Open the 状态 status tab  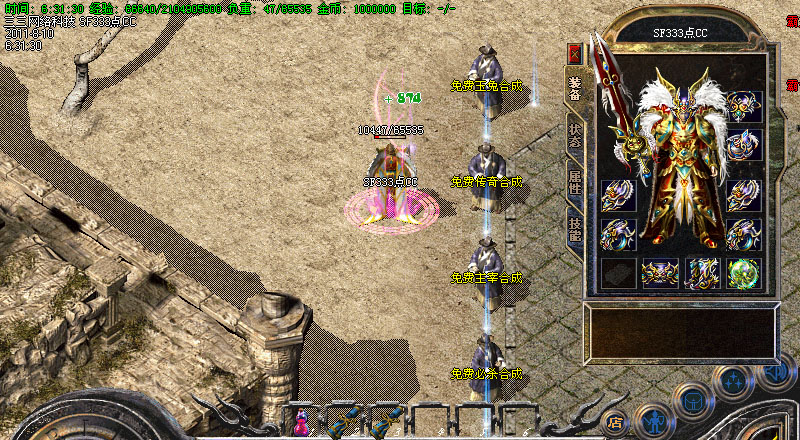[574, 135]
